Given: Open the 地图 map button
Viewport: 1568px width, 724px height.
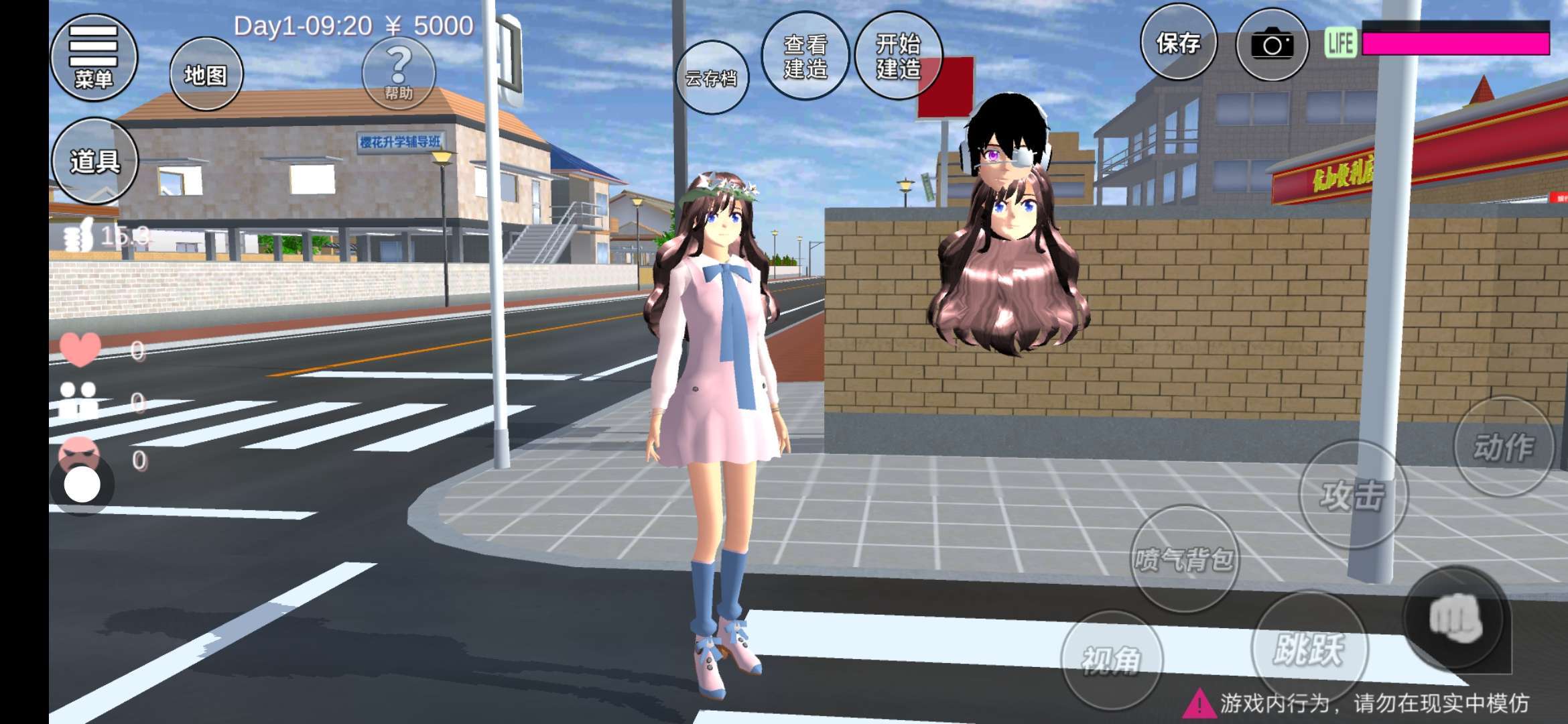Looking at the screenshot, I should 206,74.
